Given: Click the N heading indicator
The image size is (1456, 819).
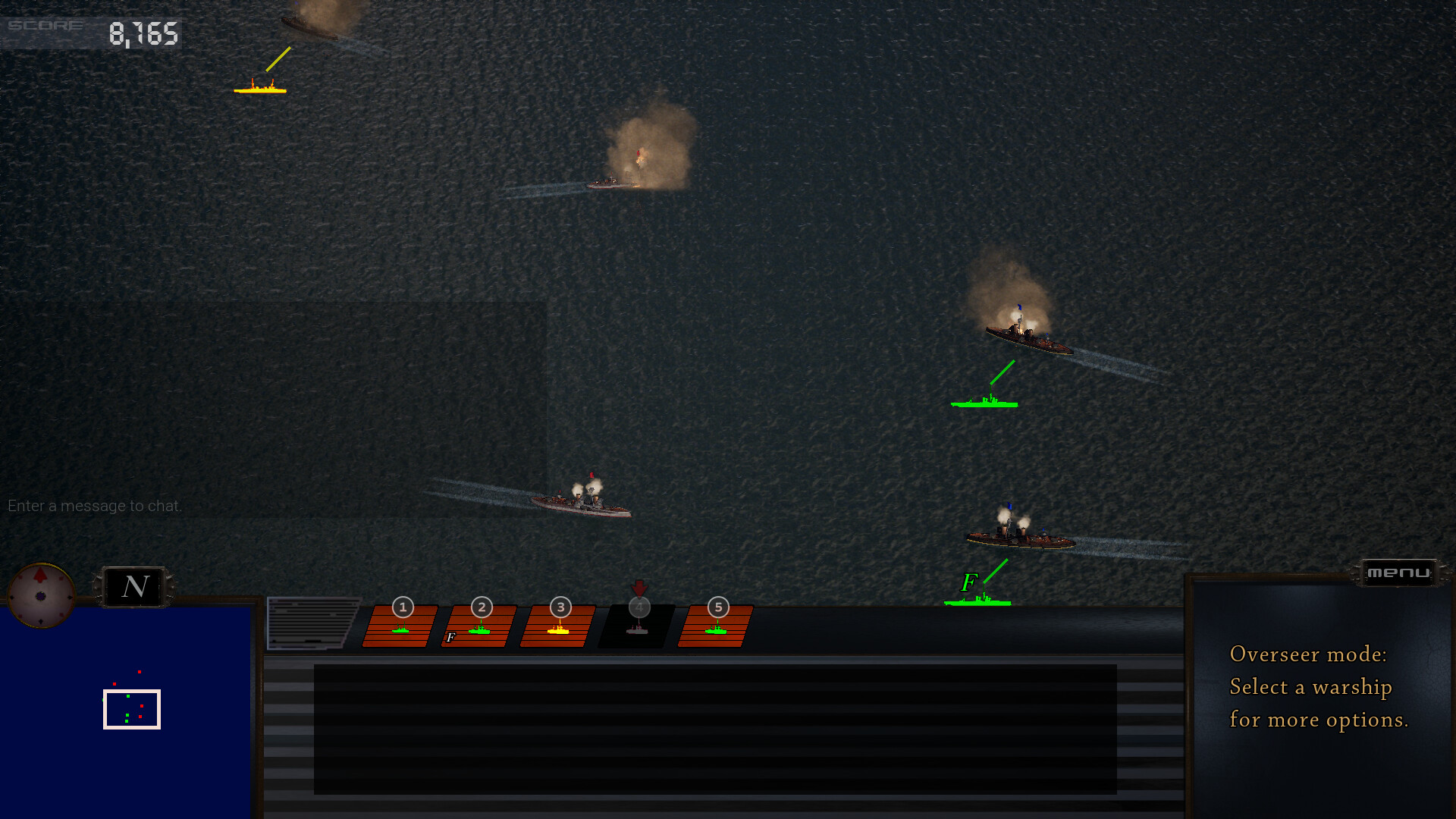Looking at the screenshot, I should click(x=134, y=586).
